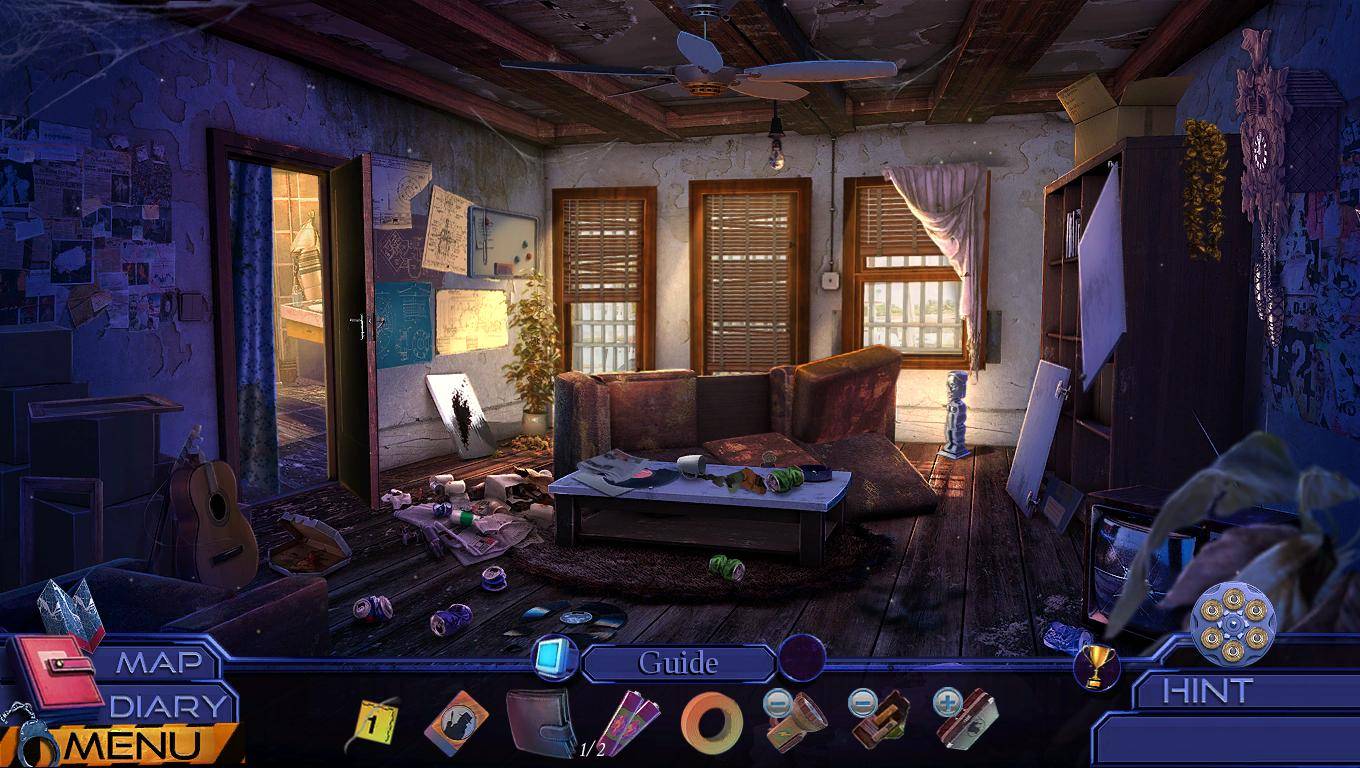Select the metal case with plus sign
This screenshot has height=768, width=1360.
click(x=968, y=720)
